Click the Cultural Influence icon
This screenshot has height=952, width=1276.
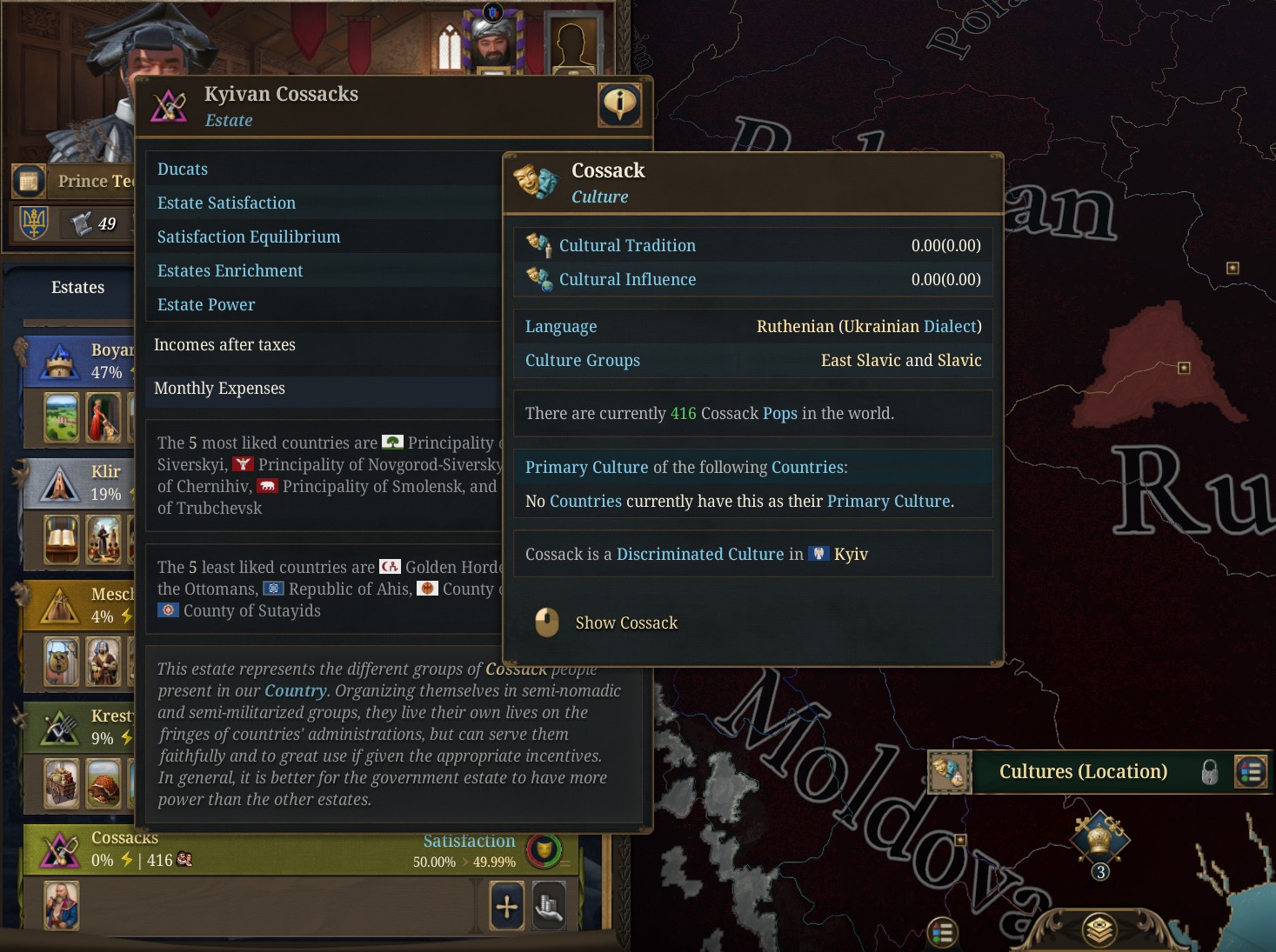[x=538, y=279]
